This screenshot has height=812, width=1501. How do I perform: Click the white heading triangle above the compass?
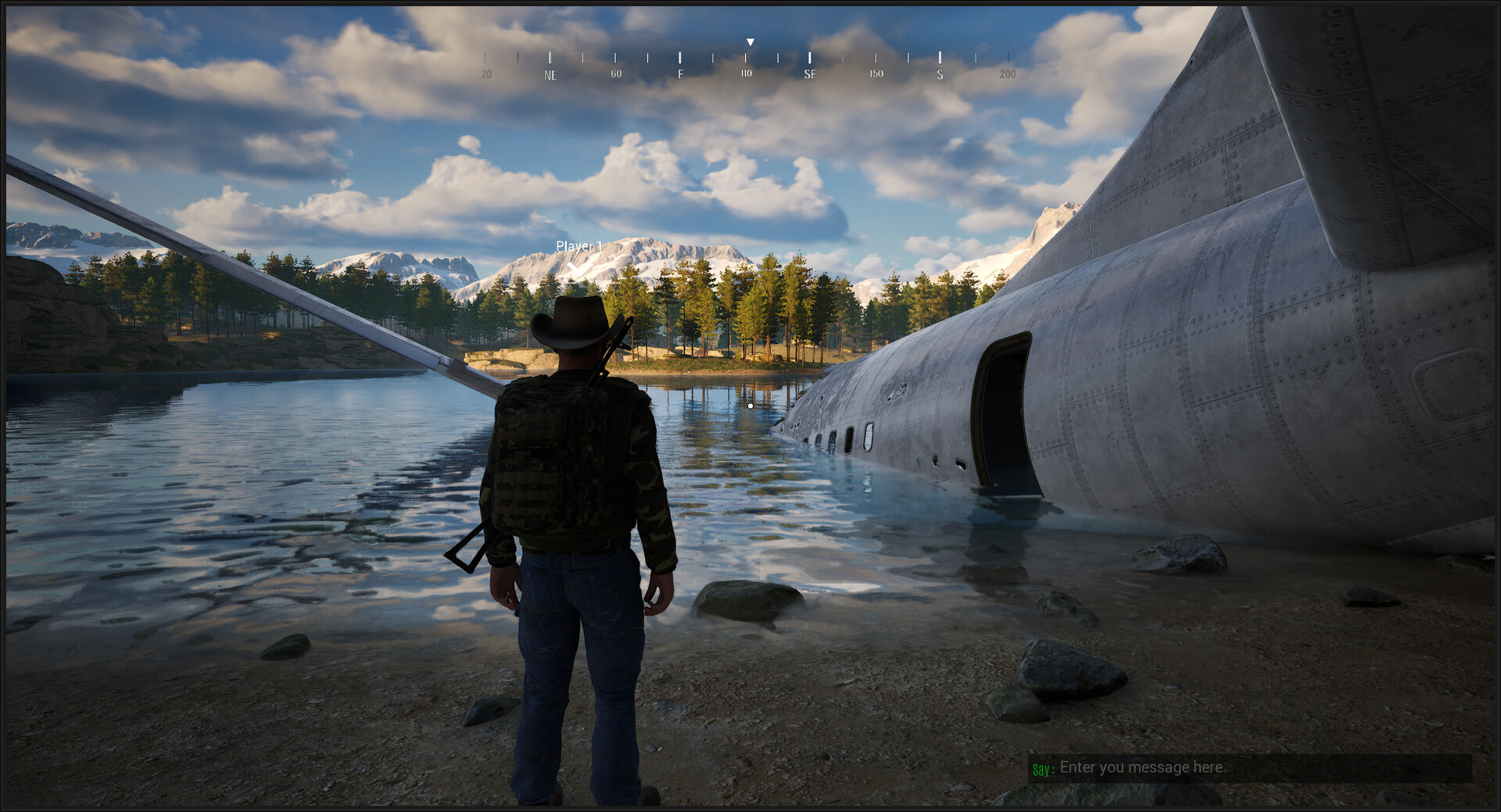[749, 41]
